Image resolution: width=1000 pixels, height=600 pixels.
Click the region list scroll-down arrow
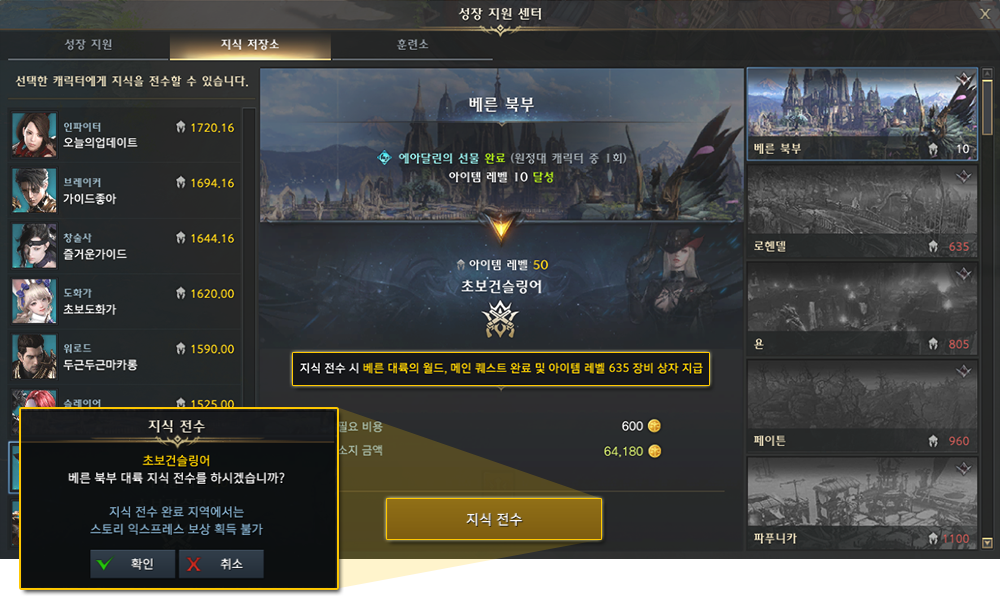pyautogui.click(x=988, y=543)
